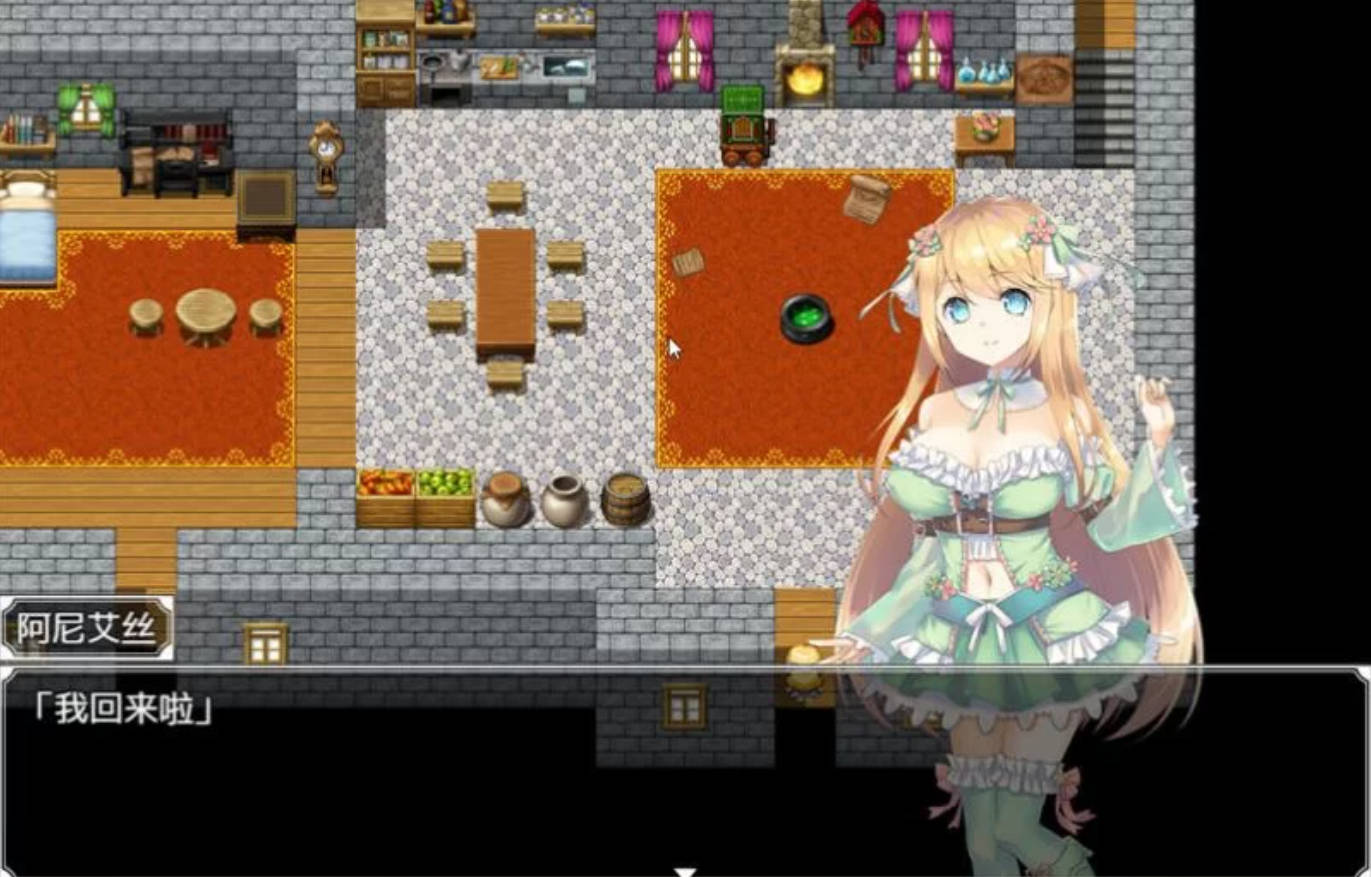Click the green cauldron on the orange carpet
This screenshot has width=1371, height=877.
tap(806, 319)
